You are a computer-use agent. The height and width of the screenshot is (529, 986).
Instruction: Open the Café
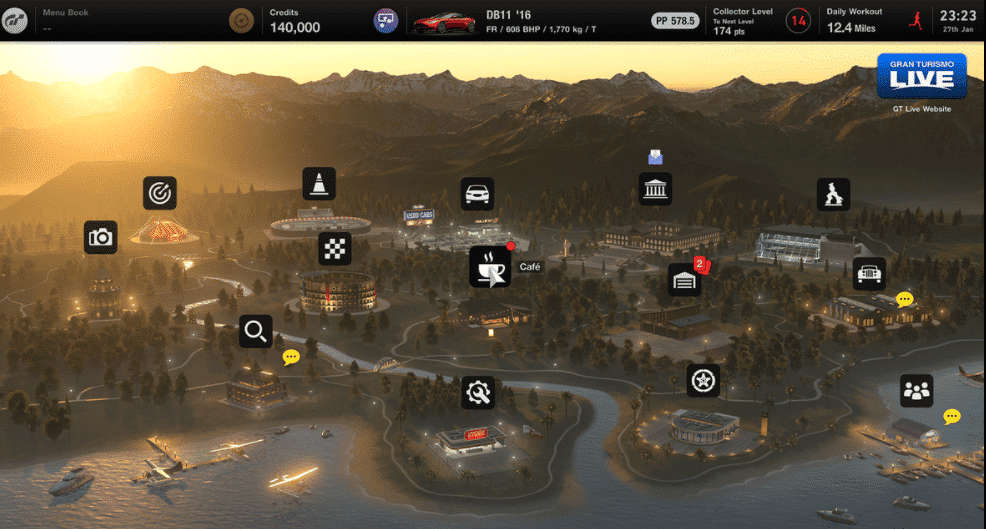(490, 267)
